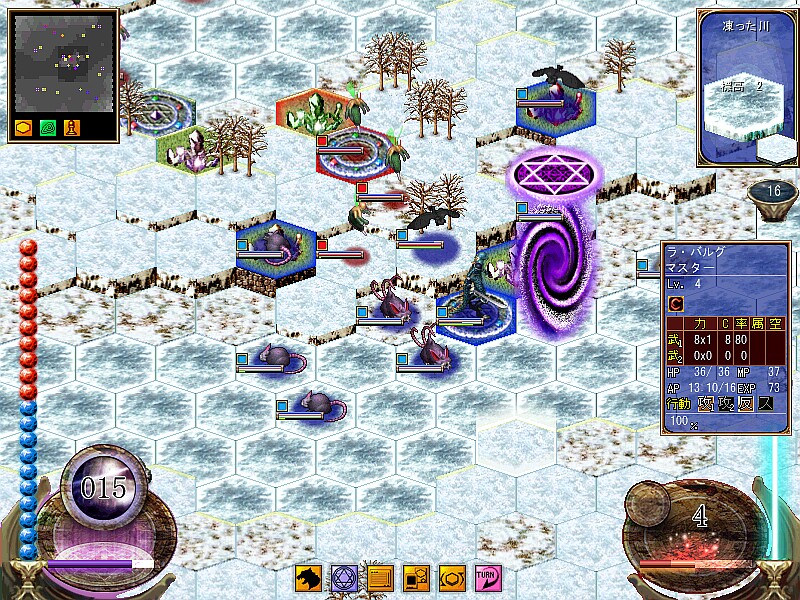
Task: End the turn with the pink TURN button
Action: [x=486, y=578]
